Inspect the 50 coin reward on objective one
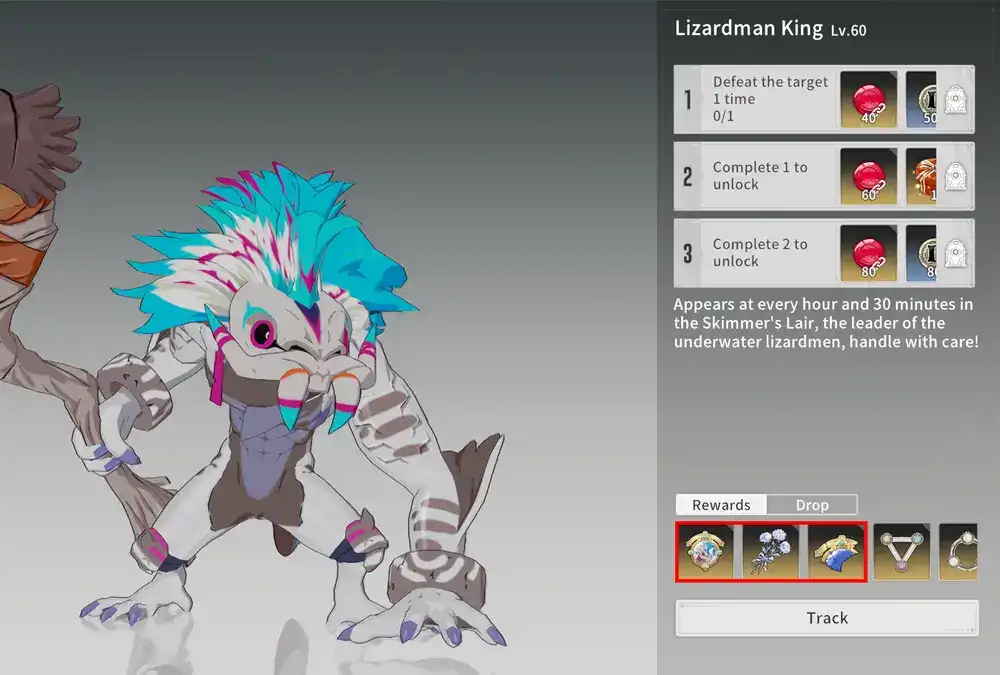Viewport: 1000px width, 675px height. coord(922,99)
